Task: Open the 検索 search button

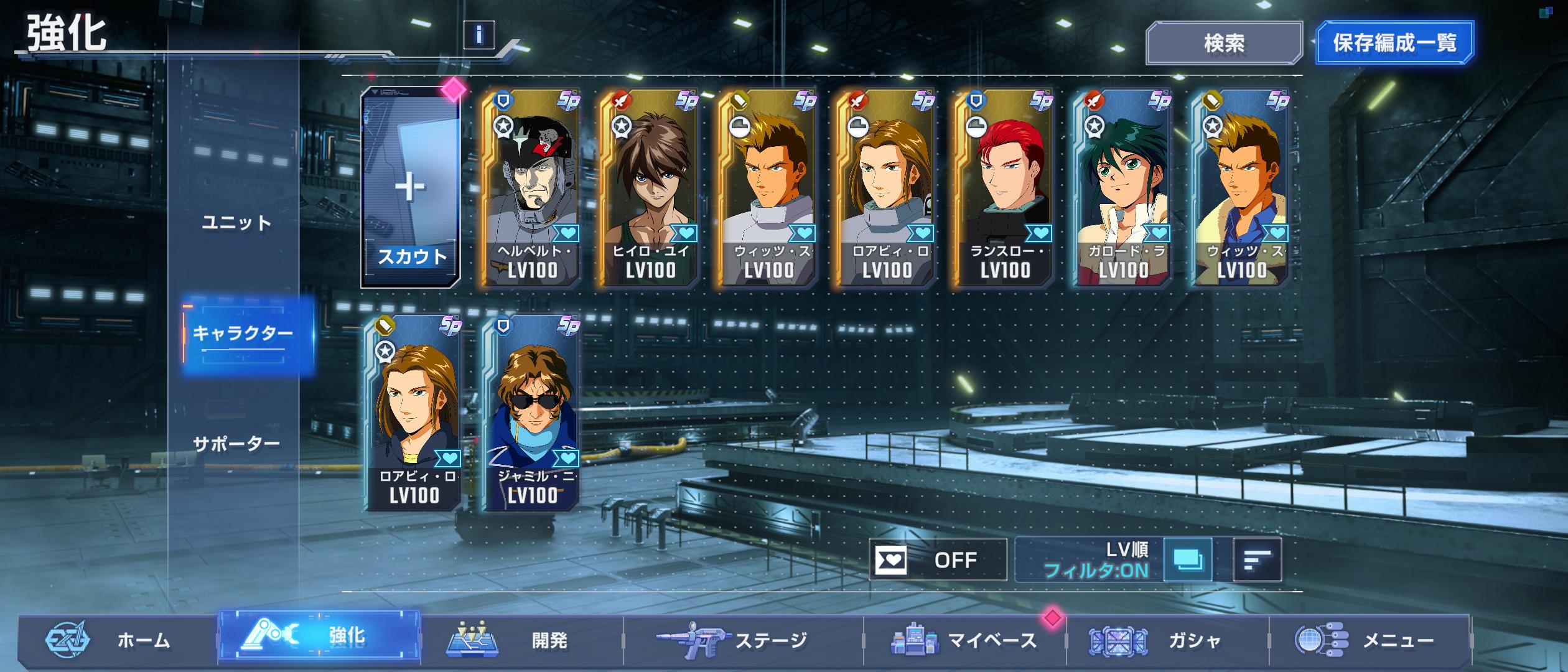Action: point(1224,43)
